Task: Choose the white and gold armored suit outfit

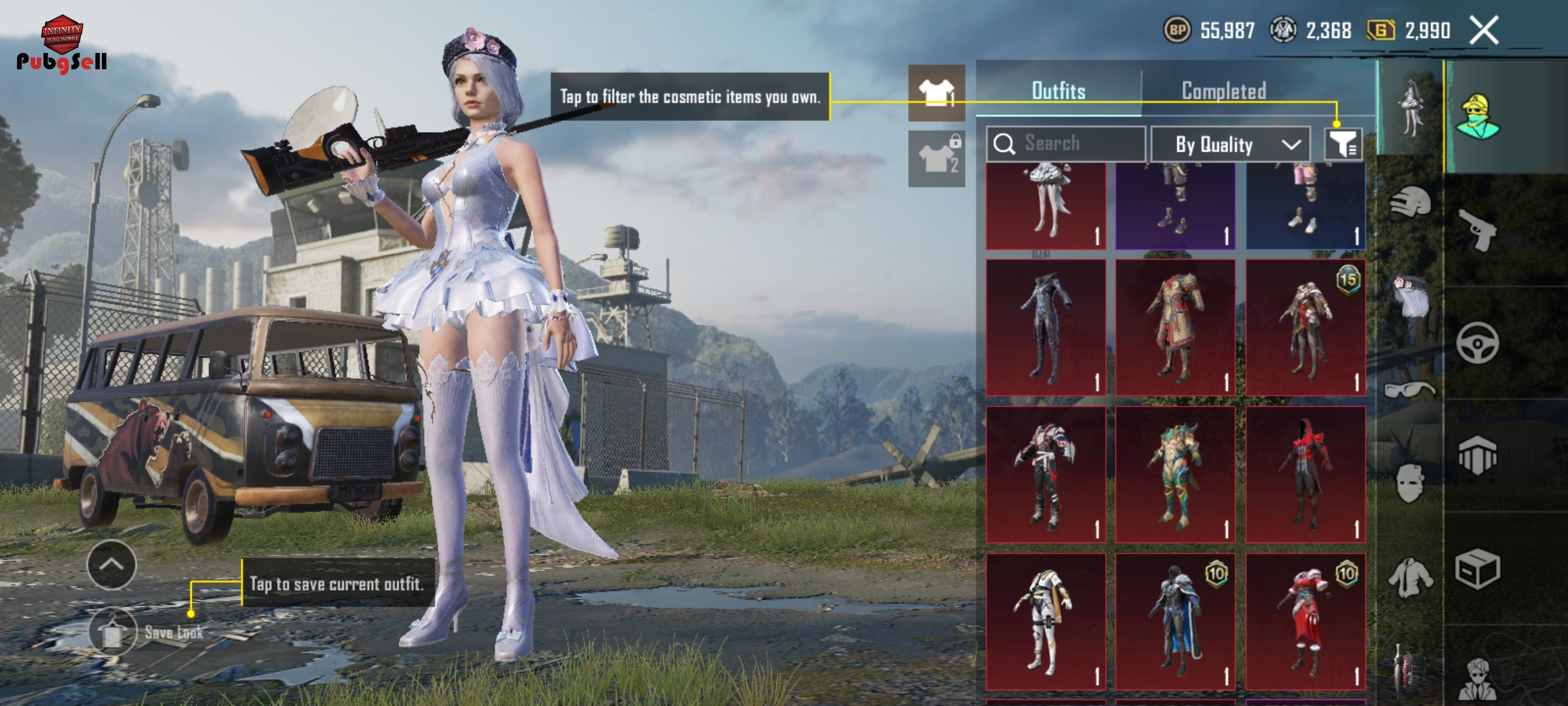Action: pos(1045,621)
